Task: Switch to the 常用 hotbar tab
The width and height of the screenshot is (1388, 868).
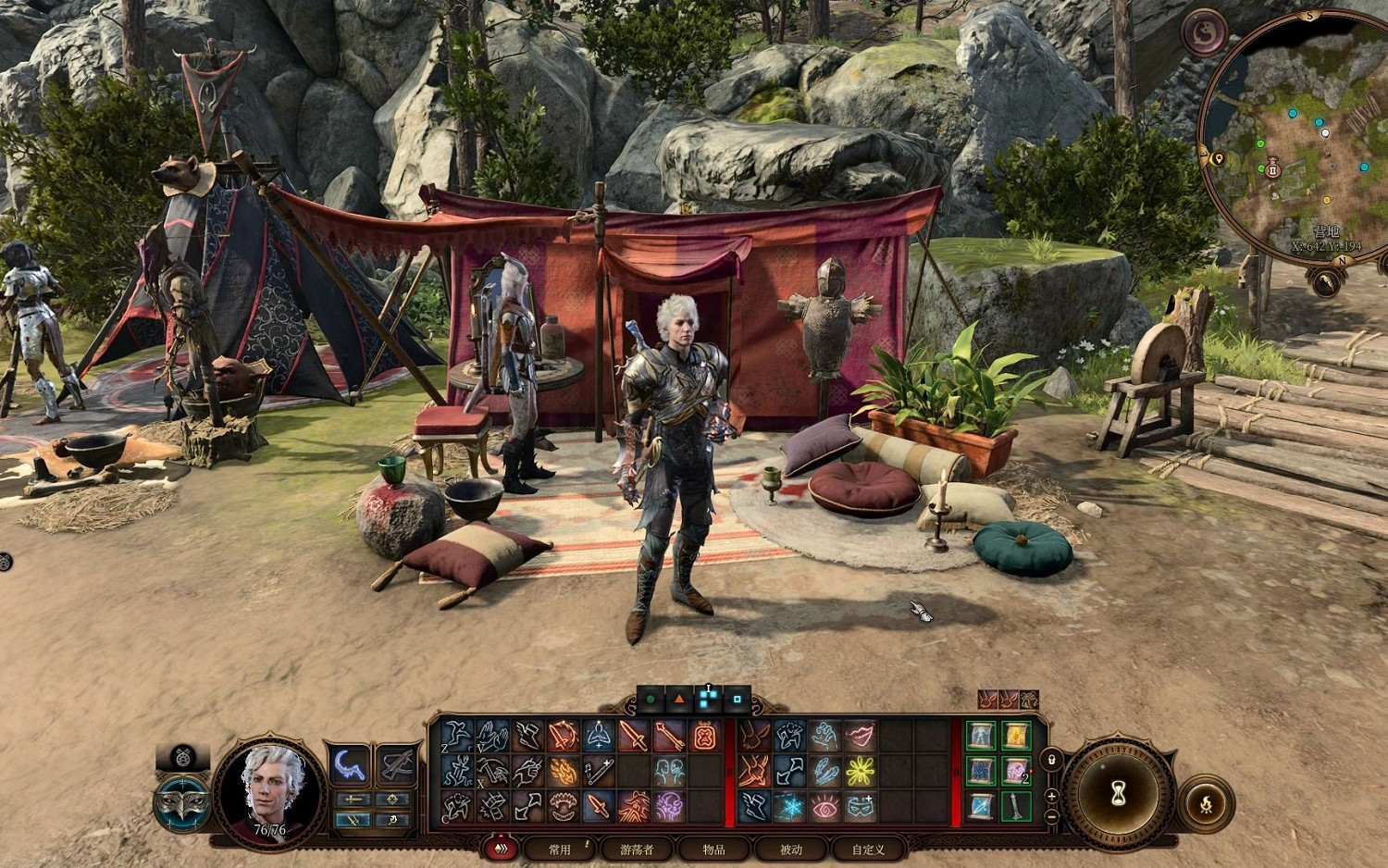Action: point(560,849)
